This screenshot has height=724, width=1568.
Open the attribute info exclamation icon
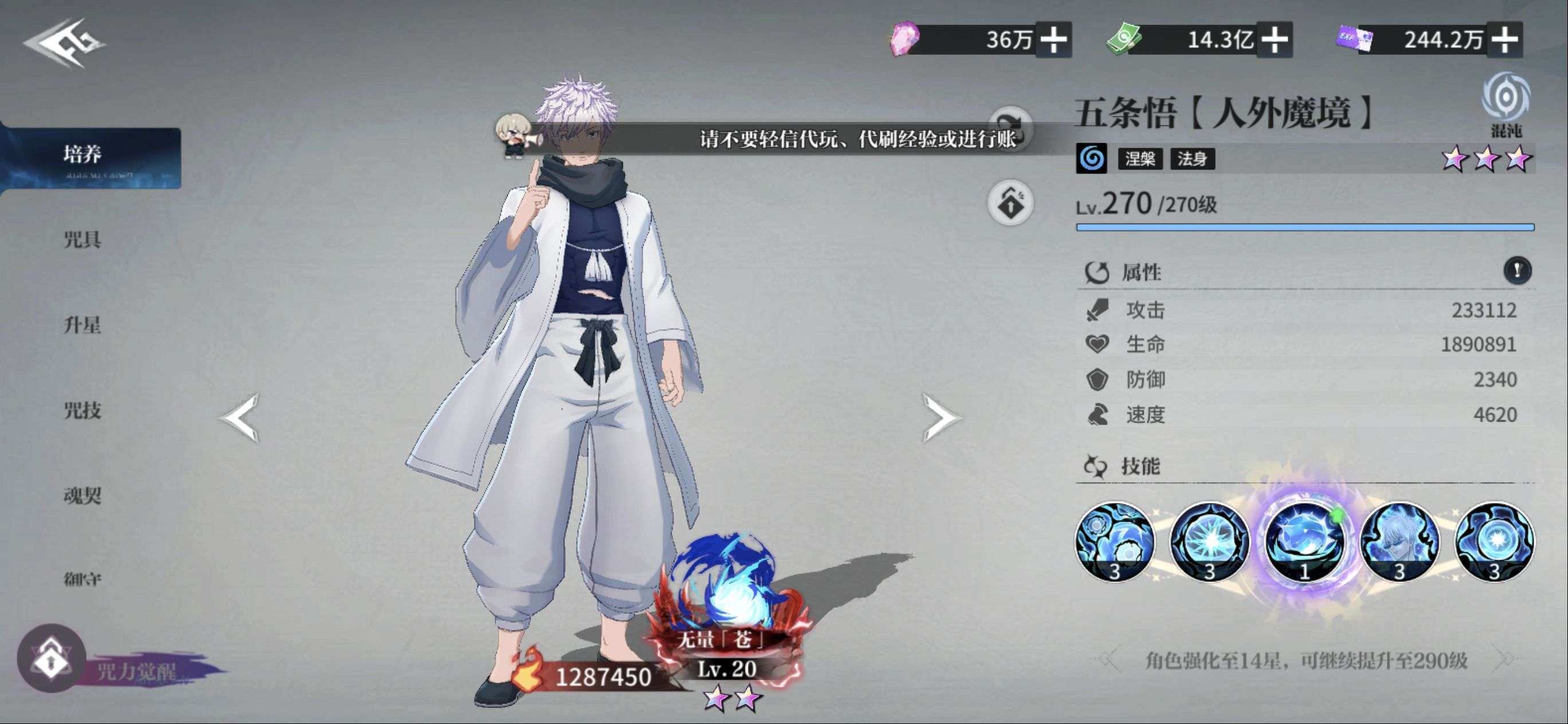[1518, 270]
